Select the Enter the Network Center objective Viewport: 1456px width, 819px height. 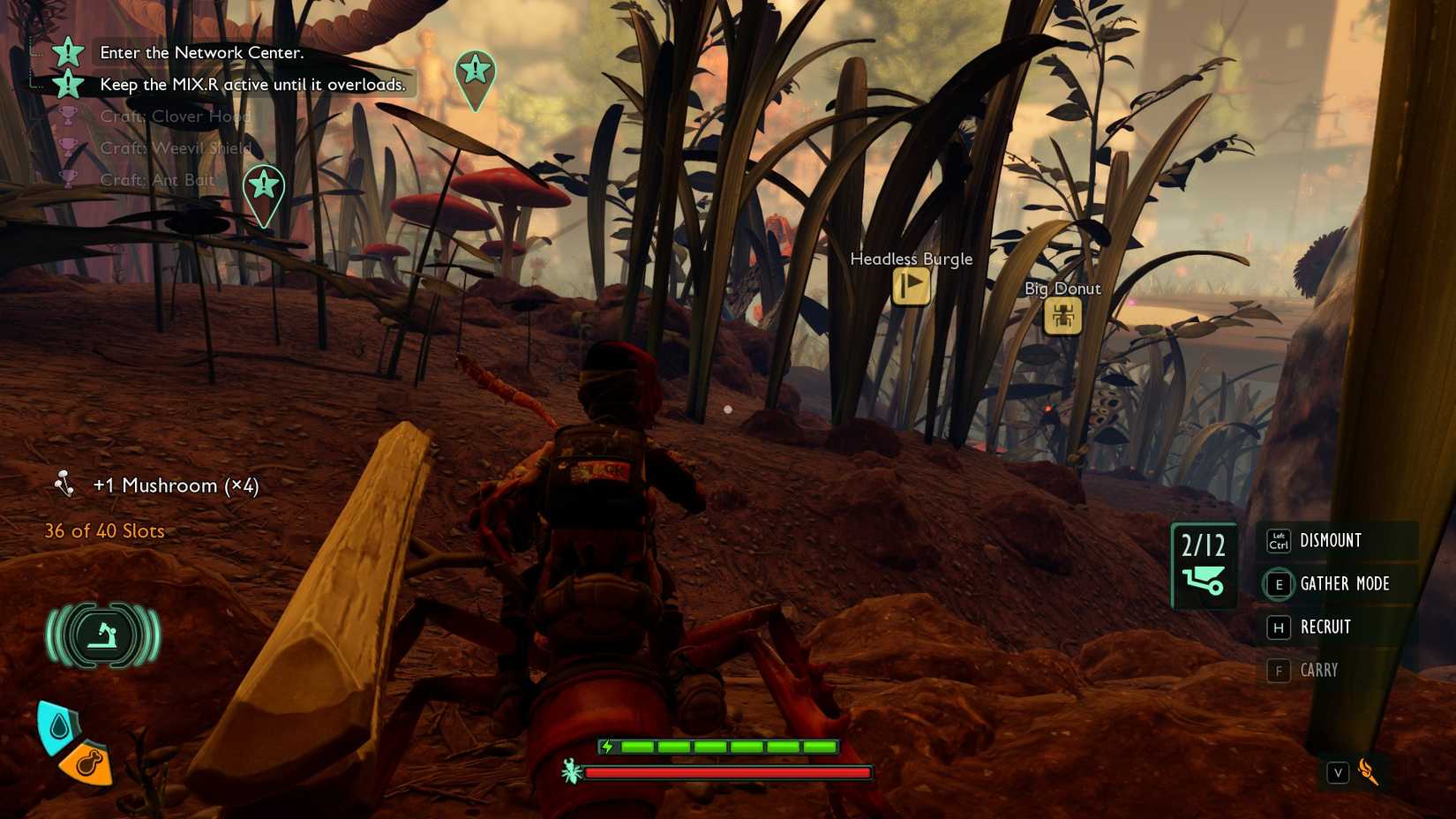(x=201, y=53)
